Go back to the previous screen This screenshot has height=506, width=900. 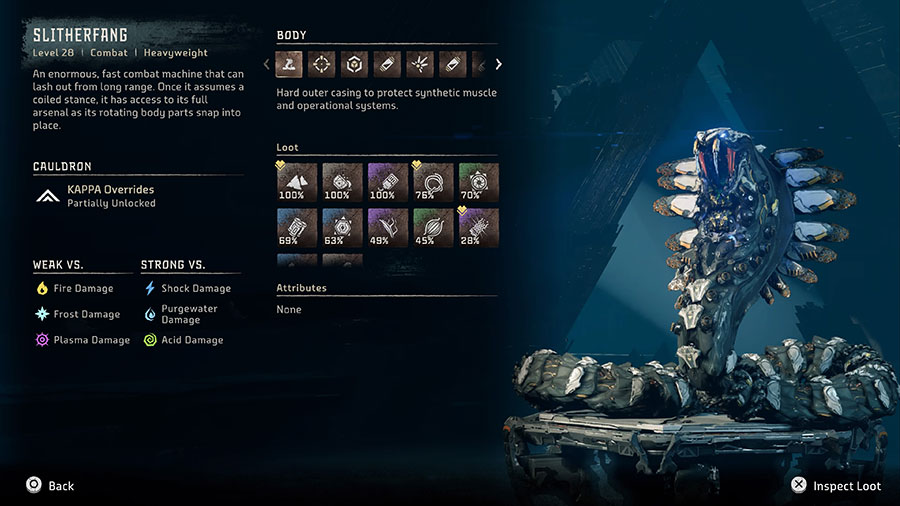tap(50, 485)
